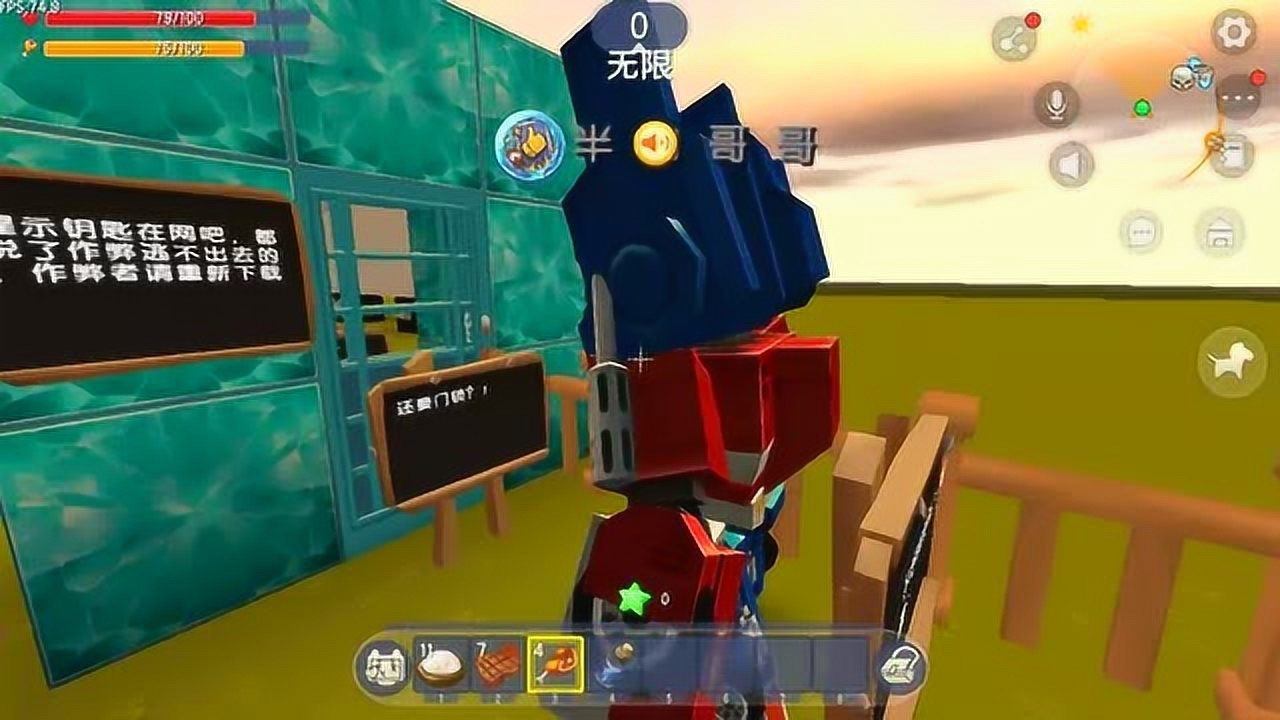Select the highlighted chicken leg slot
The width and height of the screenshot is (1280, 720).
(x=556, y=664)
